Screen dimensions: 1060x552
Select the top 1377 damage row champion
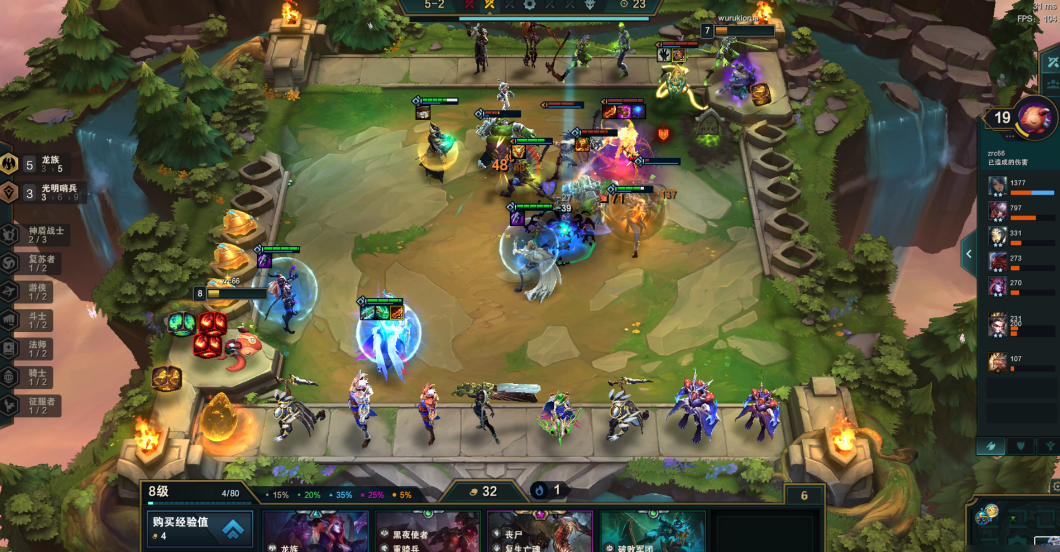tap(998, 187)
